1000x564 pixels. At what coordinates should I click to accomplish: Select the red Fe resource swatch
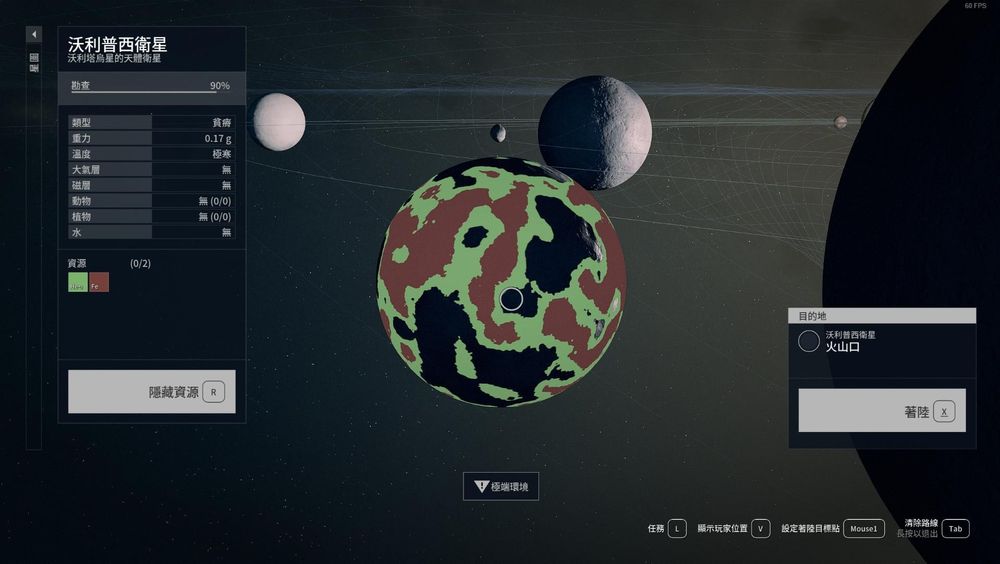[99, 283]
